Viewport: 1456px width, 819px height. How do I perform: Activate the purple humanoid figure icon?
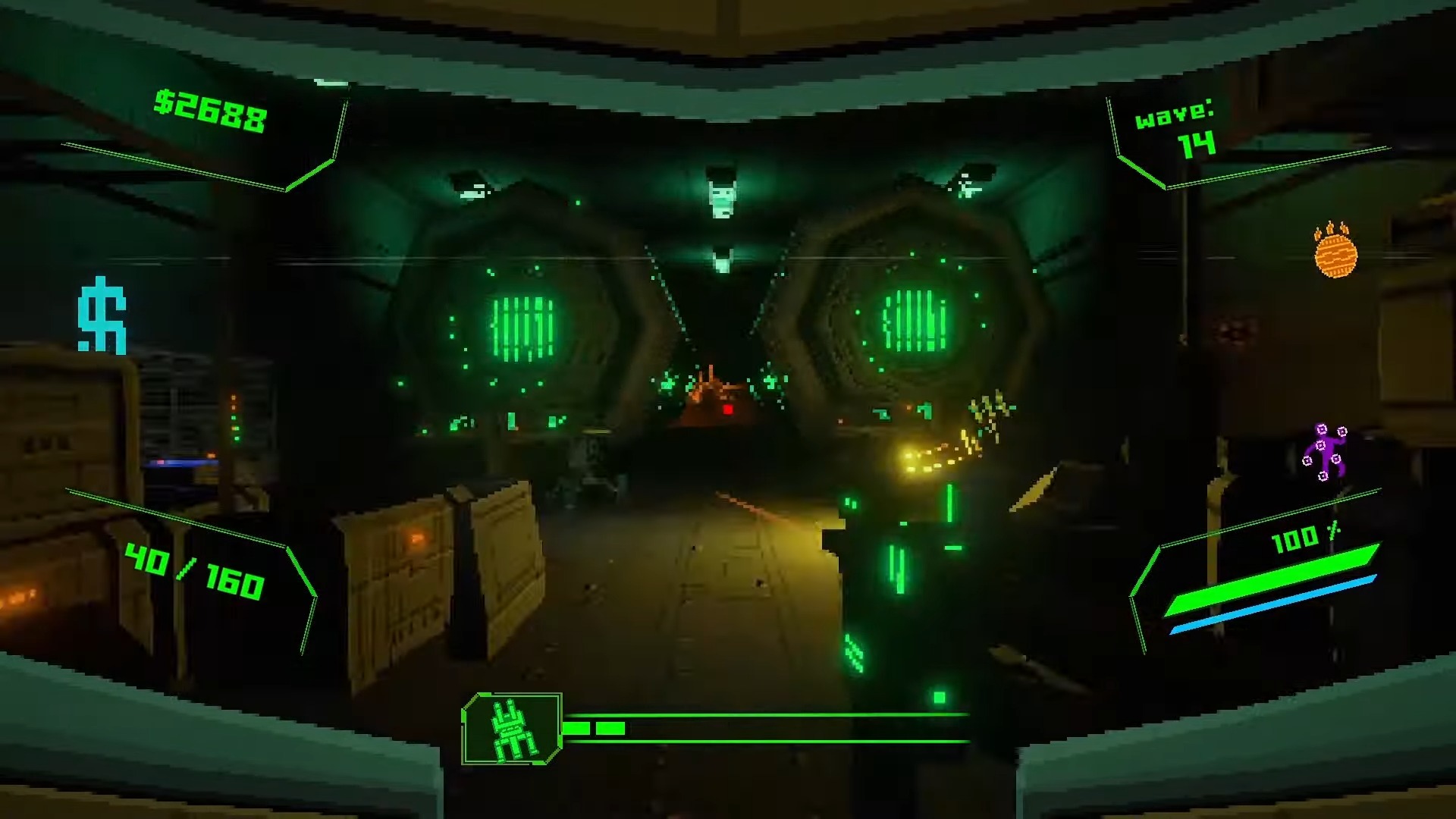(x=1325, y=453)
